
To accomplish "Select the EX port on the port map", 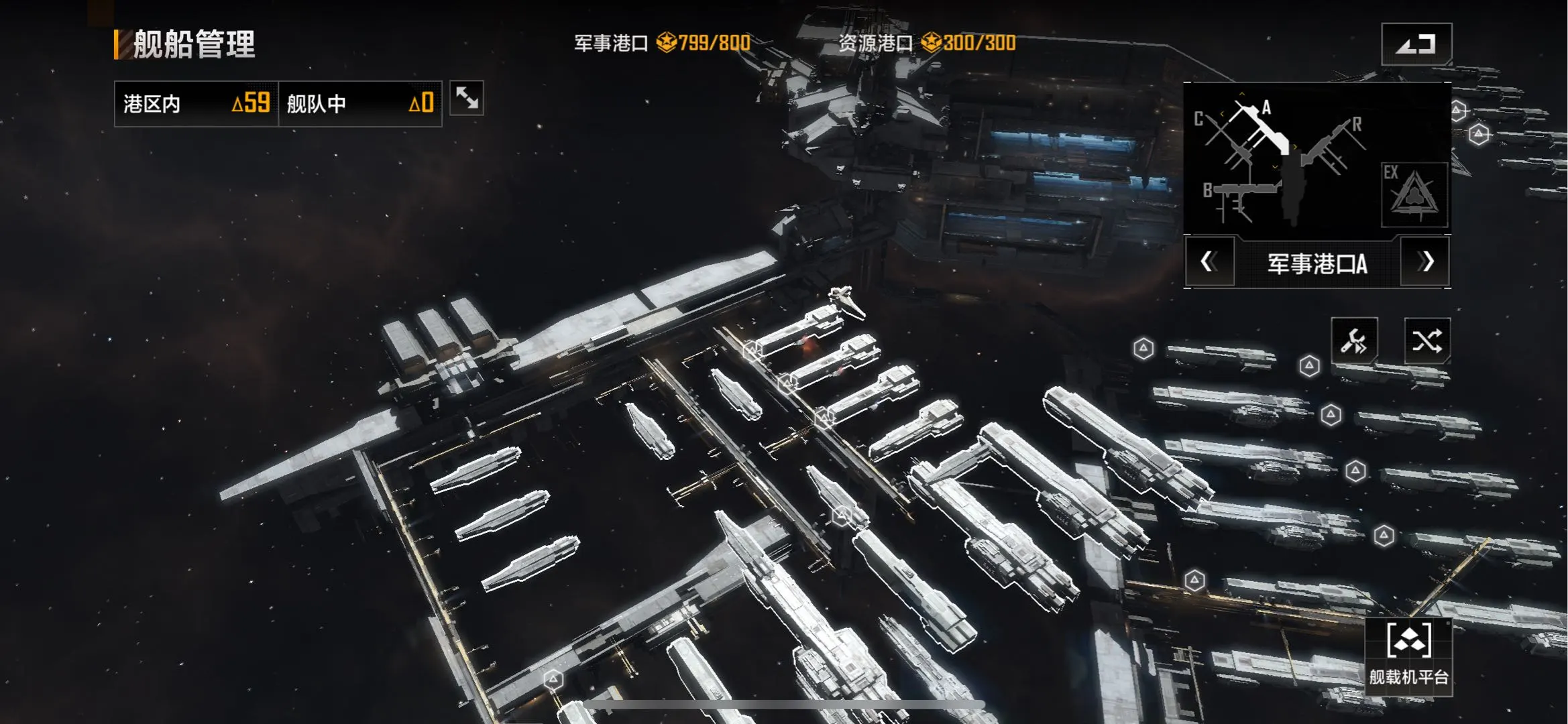I will [1413, 194].
